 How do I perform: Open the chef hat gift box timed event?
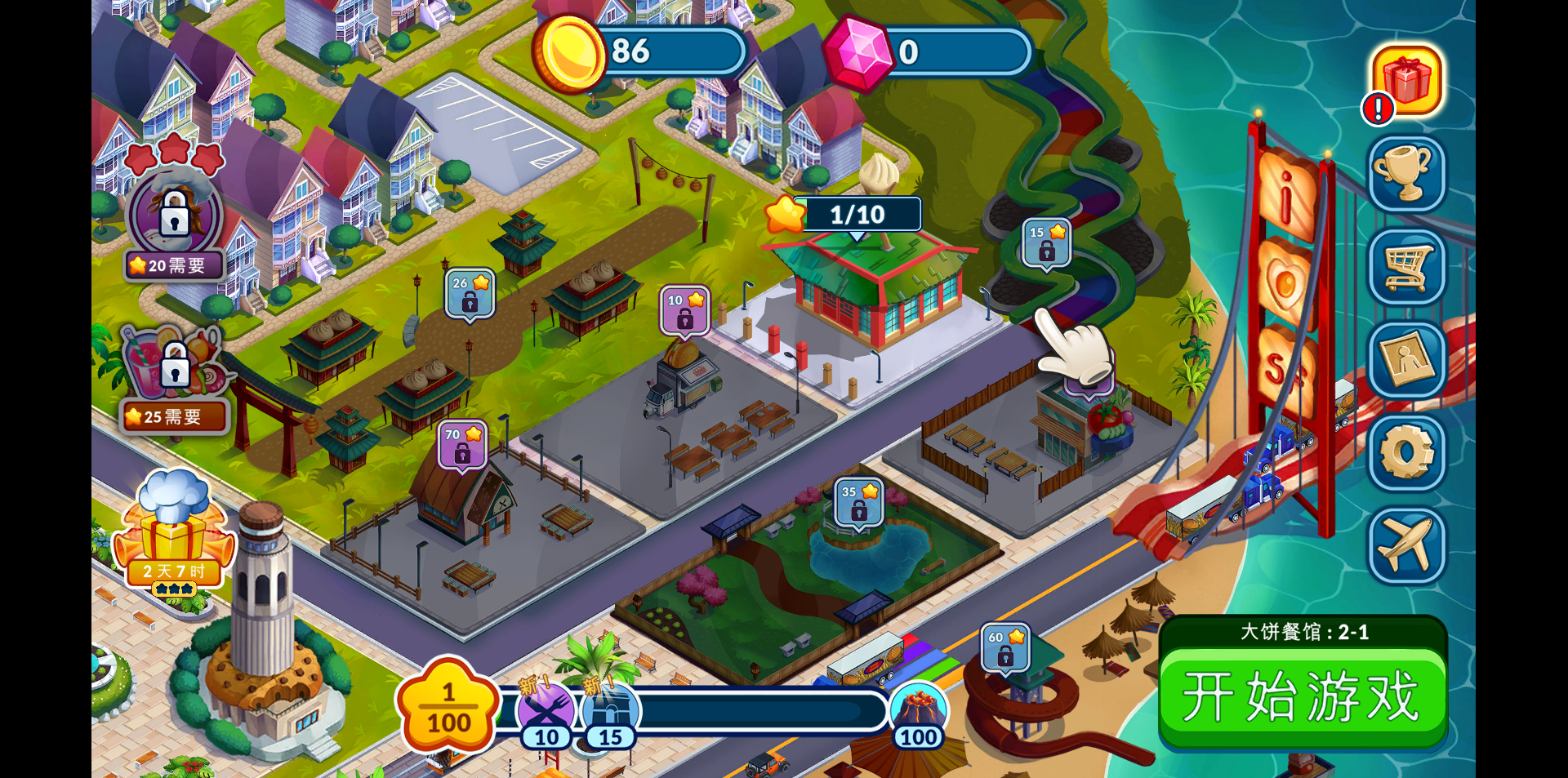click(x=174, y=531)
